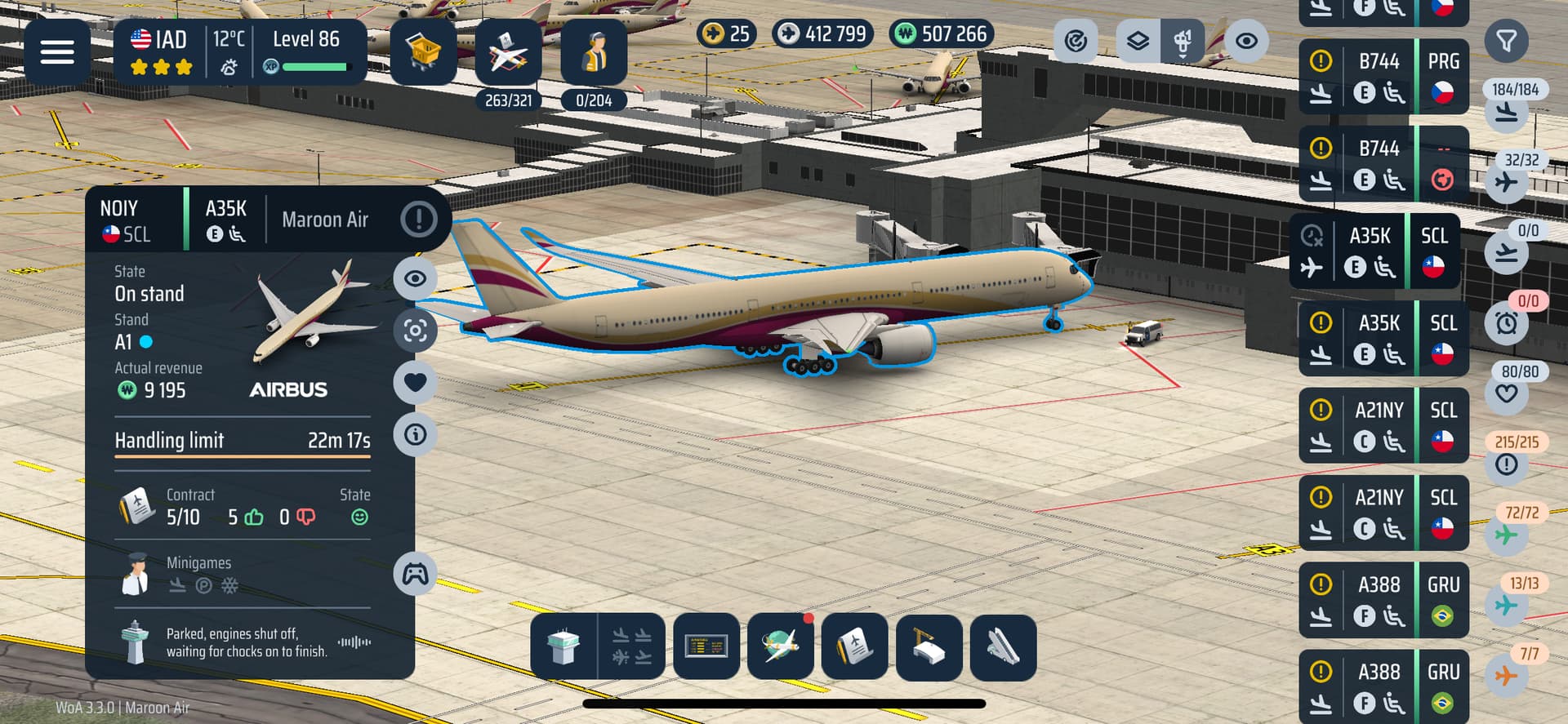The height and width of the screenshot is (724, 1568).
Task: Open the shopping cart store
Action: pos(423,52)
